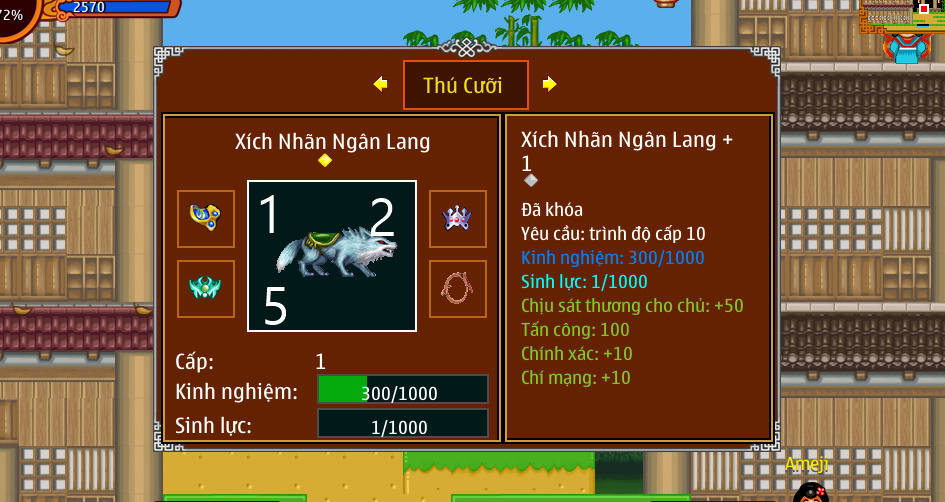Select the blue-gold saddle equipment slot
Screen dimensions: 945x502
tap(206, 218)
